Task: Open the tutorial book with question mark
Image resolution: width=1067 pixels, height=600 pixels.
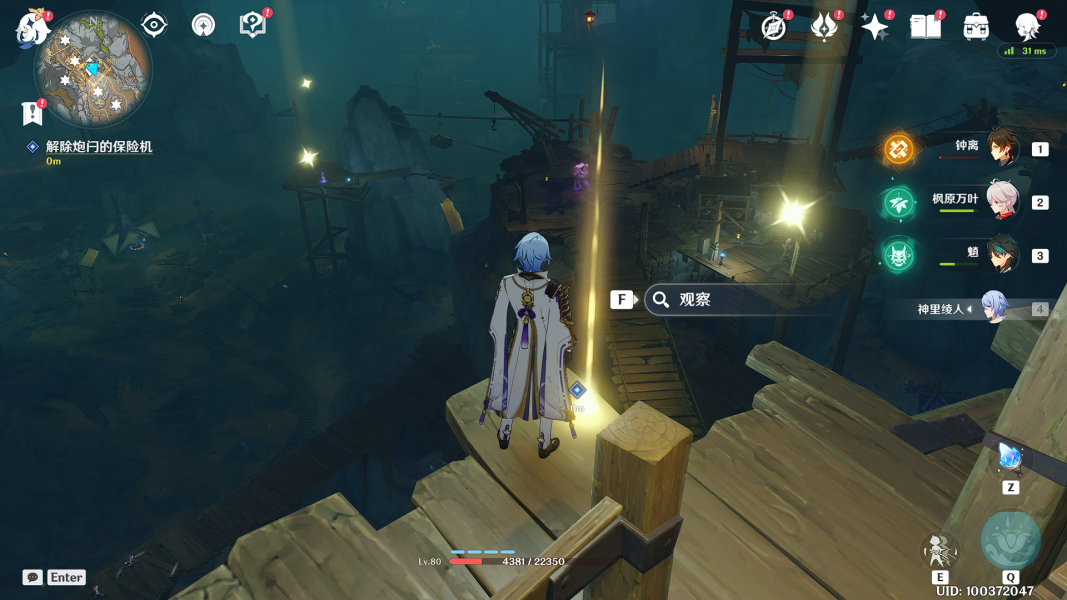Action: (253, 25)
